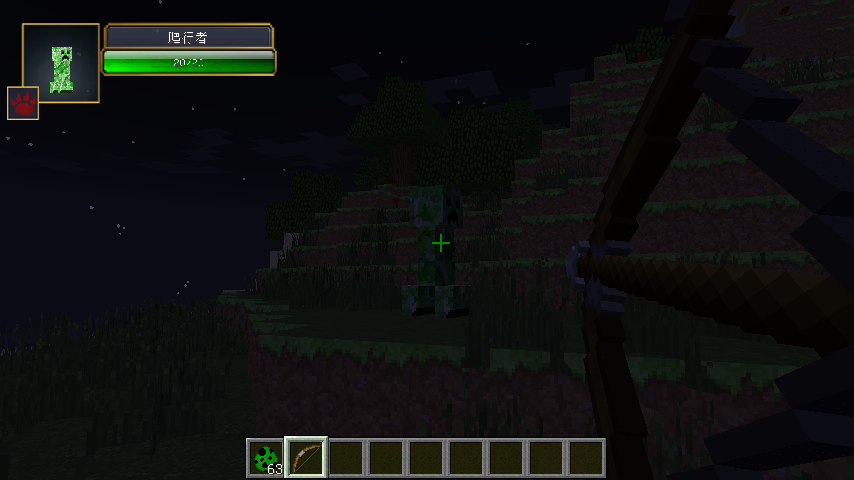Select the creeper spawn egg hotbar slot
Viewport: 854px width, 480px height.
[266, 458]
